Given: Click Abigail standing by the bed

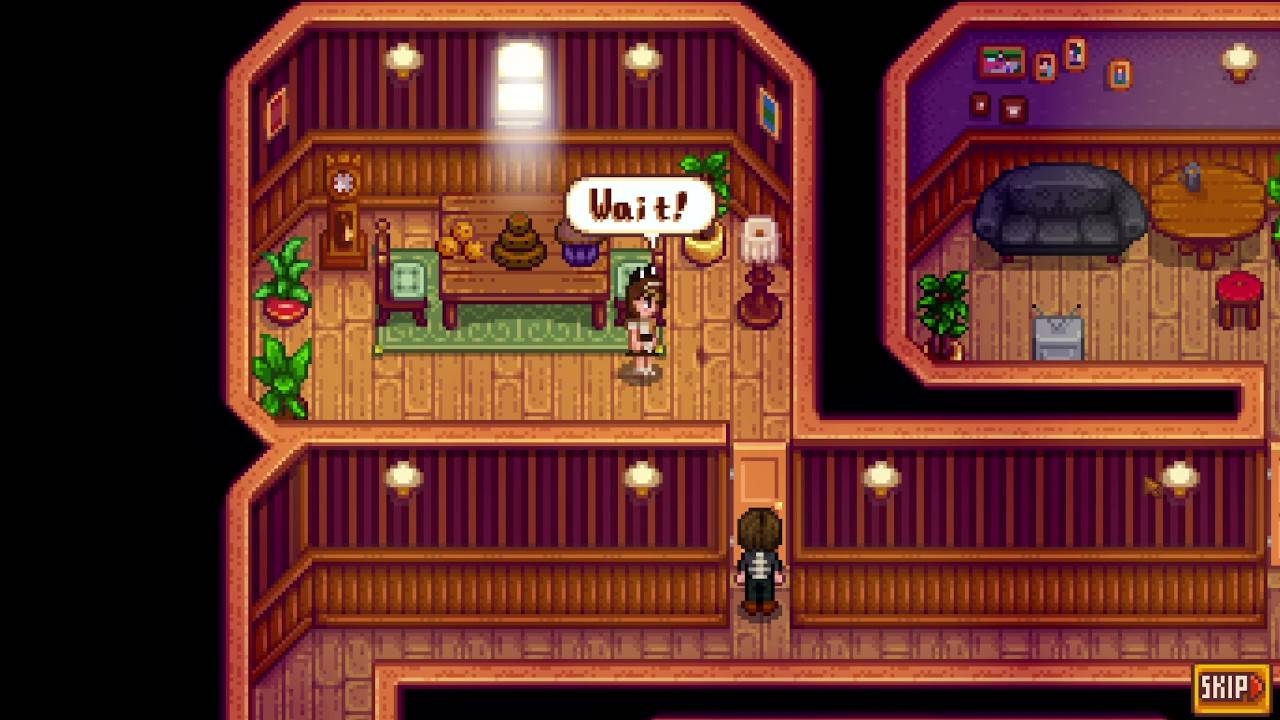Looking at the screenshot, I should click(643, 320).
